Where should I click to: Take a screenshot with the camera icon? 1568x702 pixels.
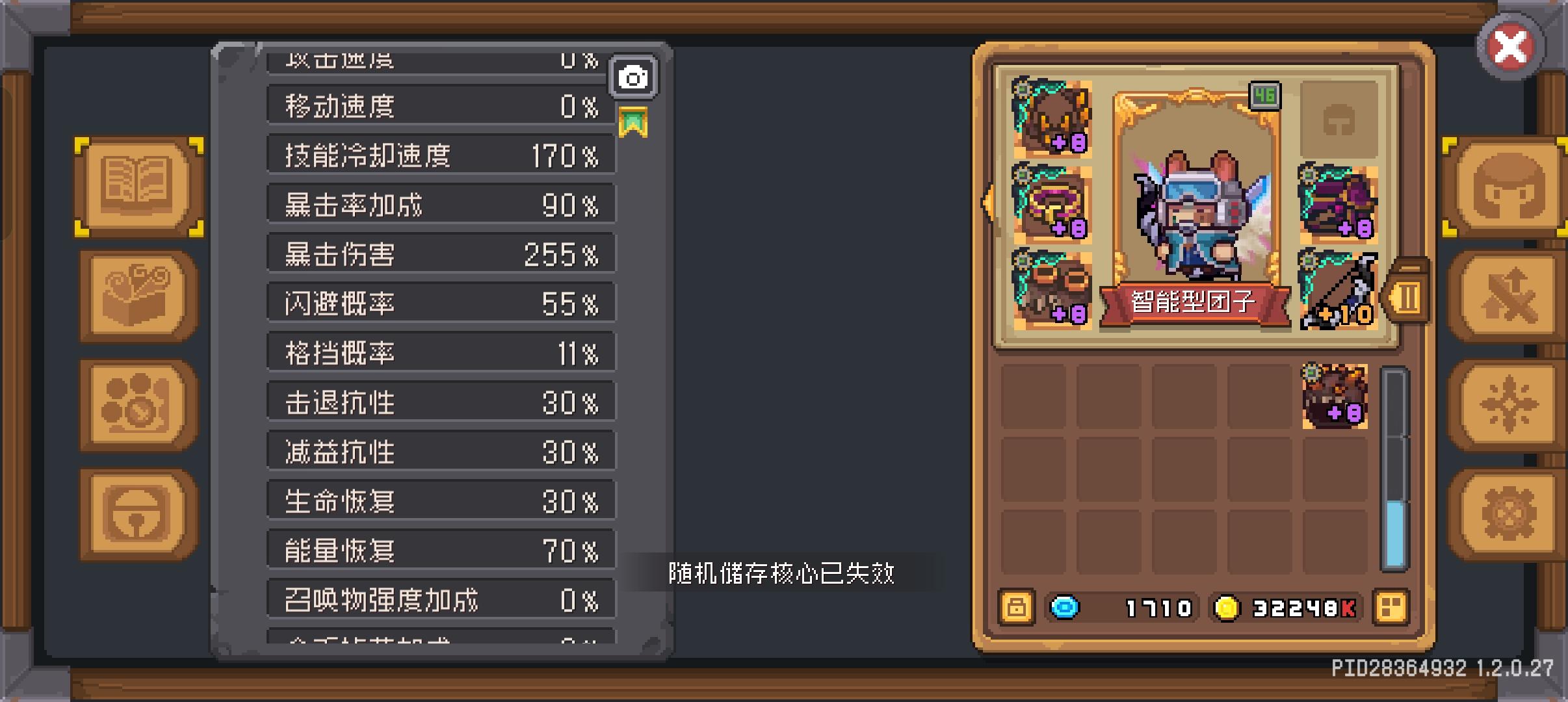634,76
